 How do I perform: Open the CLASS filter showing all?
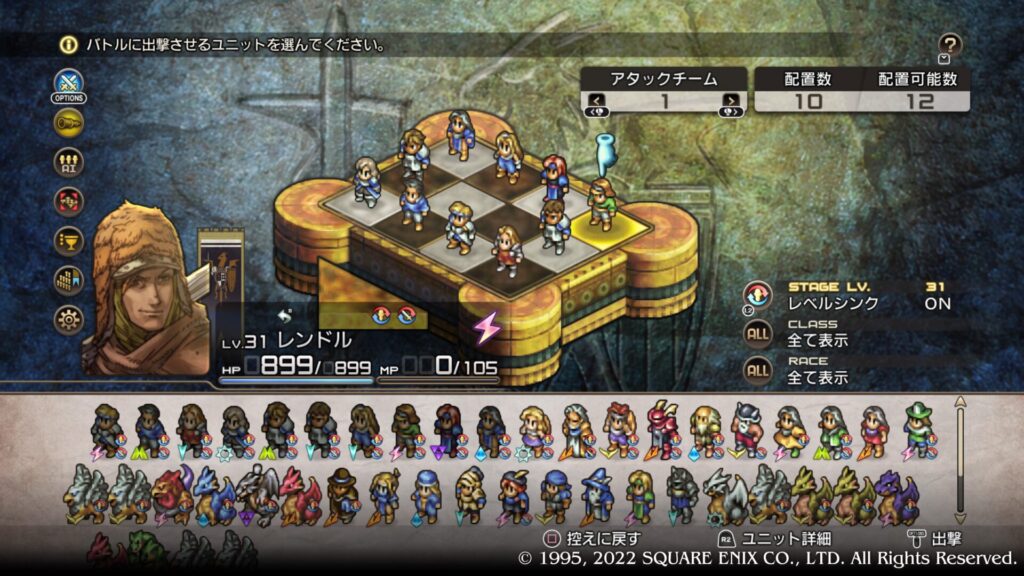757,332
